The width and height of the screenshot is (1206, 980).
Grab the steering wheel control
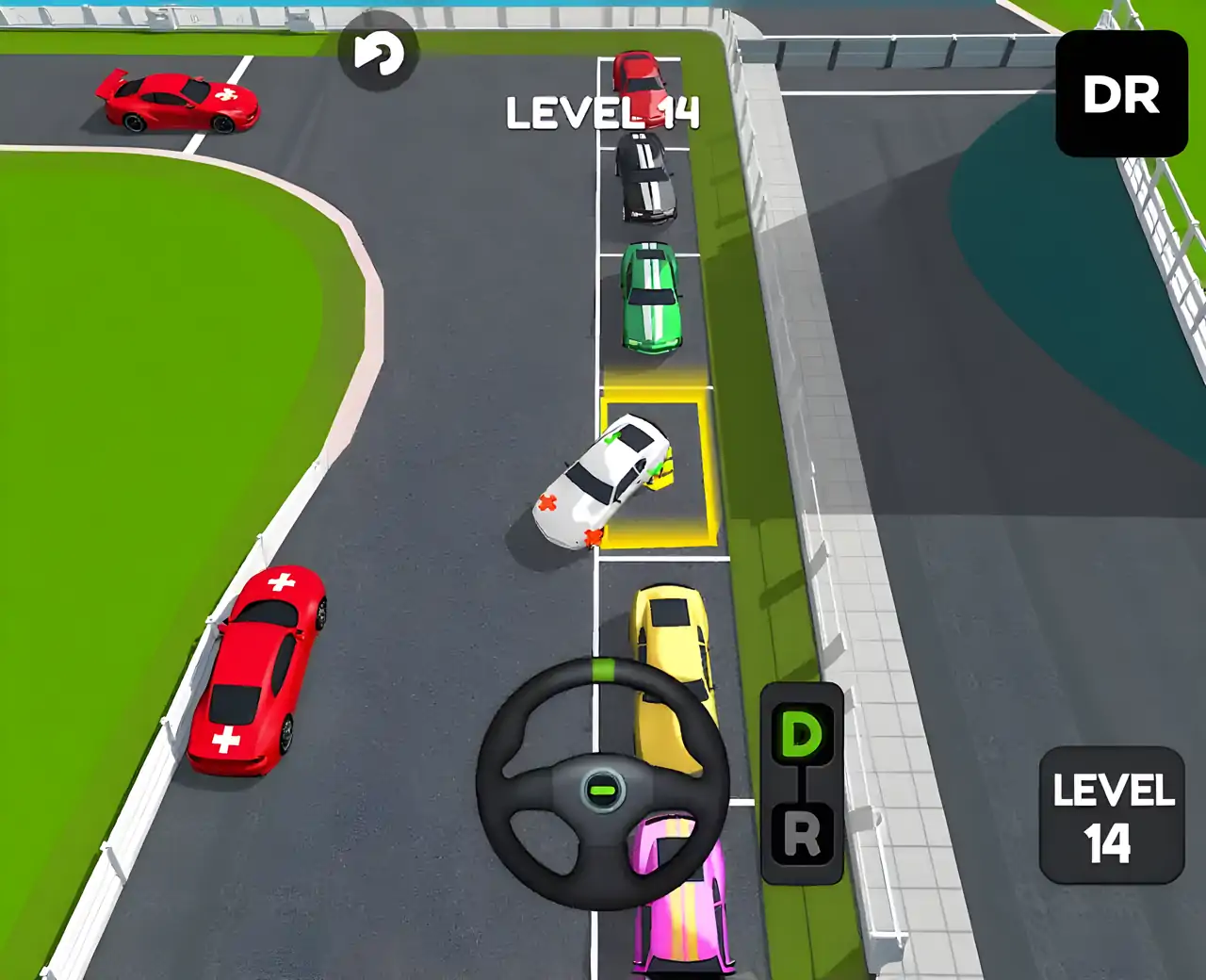pyautogui.click(x=602, y=784)
